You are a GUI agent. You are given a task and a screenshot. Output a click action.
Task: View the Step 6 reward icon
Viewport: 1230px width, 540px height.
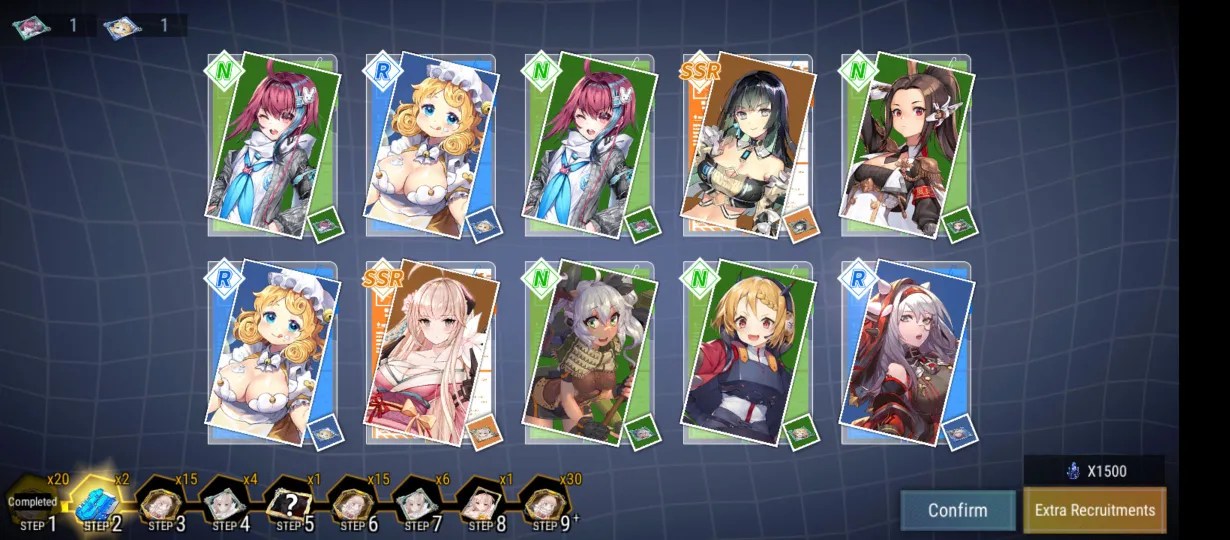(353, 505)
